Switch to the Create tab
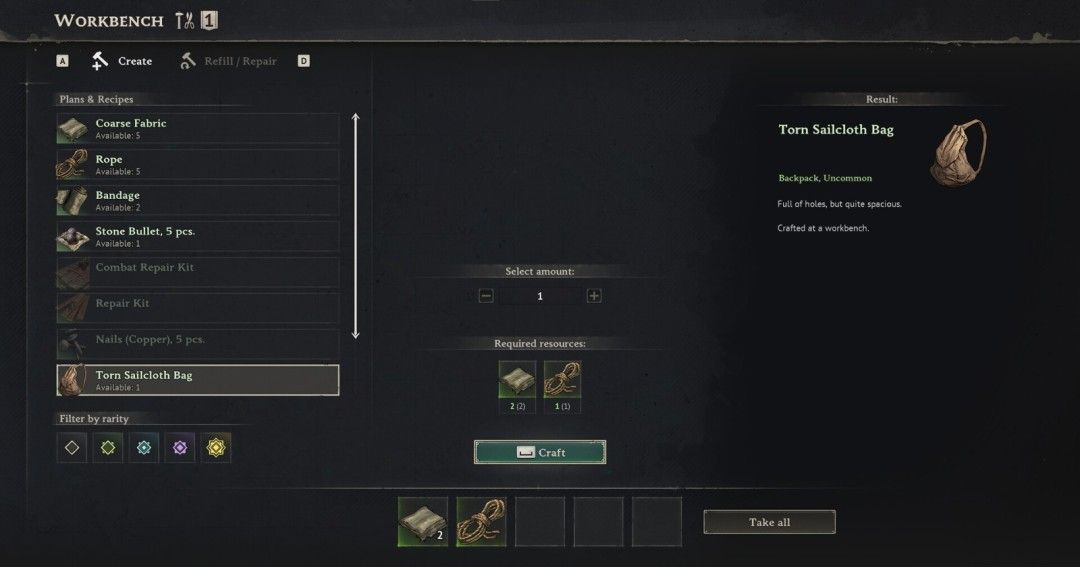 point(123,61)
